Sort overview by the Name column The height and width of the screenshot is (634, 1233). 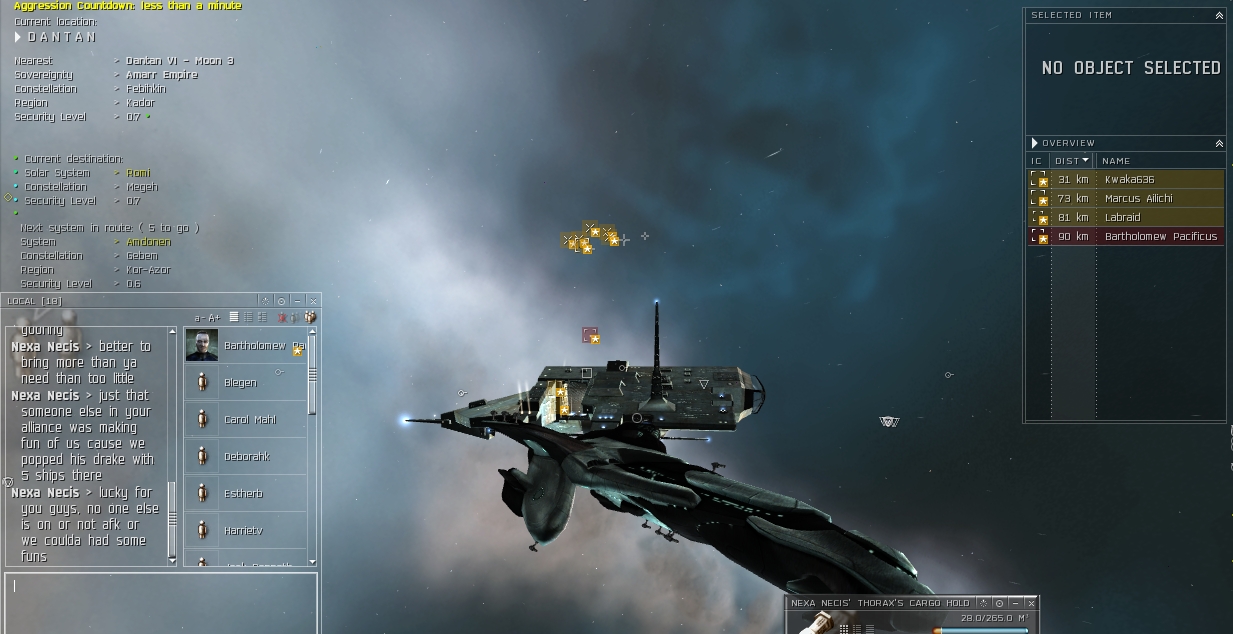click(1116, 161)
